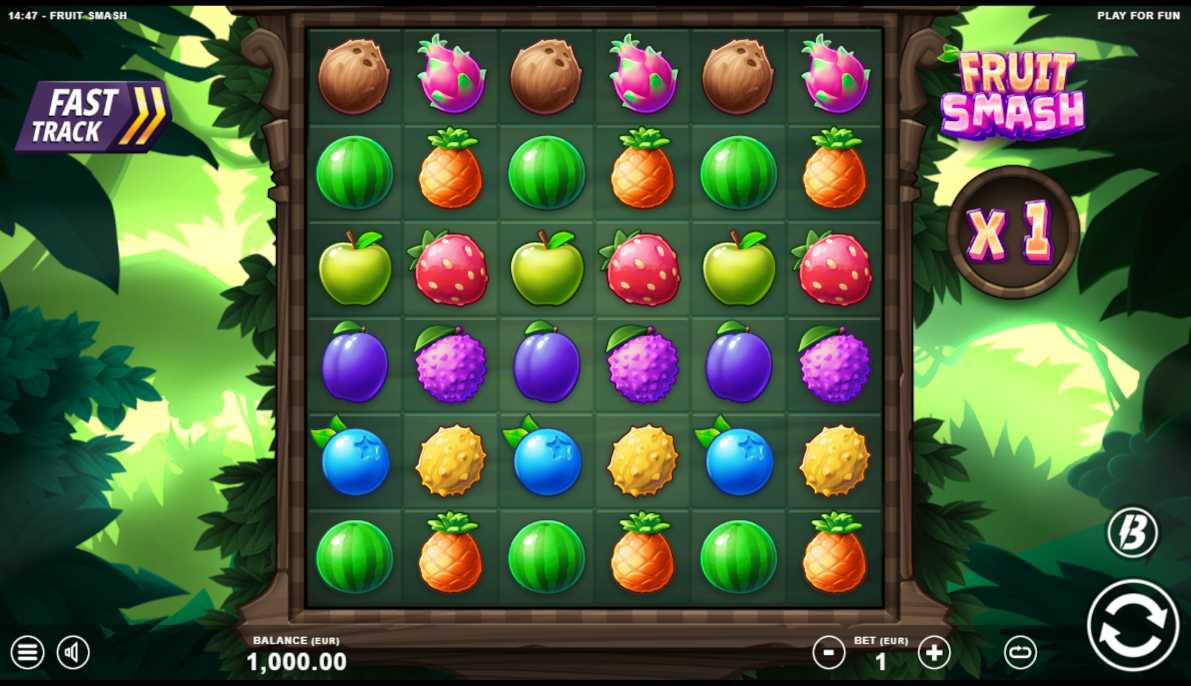This screenshot has height=686, width=1191.
Task: Open the bonus buy B button
Action: point(1132,532)
